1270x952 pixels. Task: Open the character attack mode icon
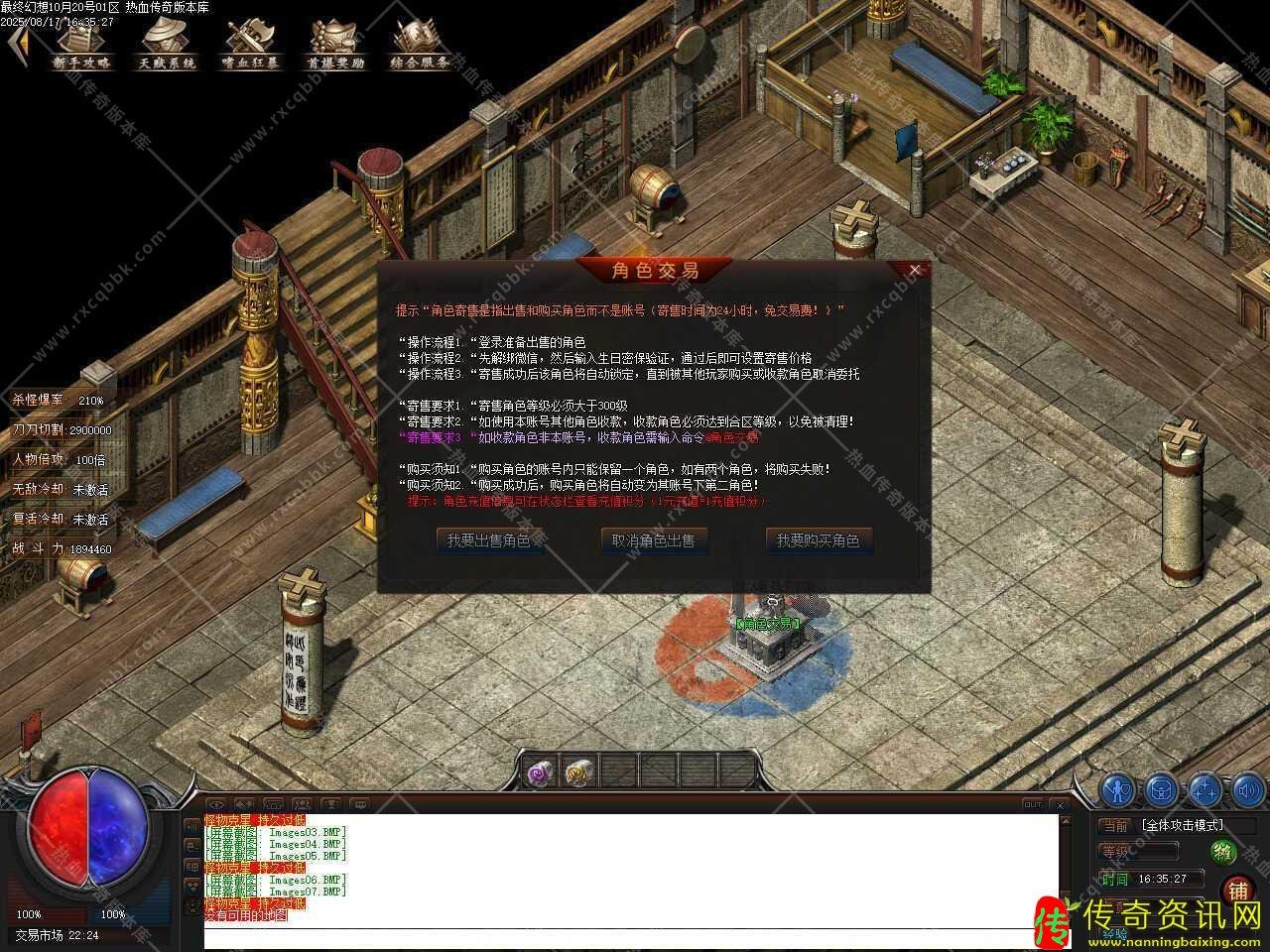[x=1117, y=791]
